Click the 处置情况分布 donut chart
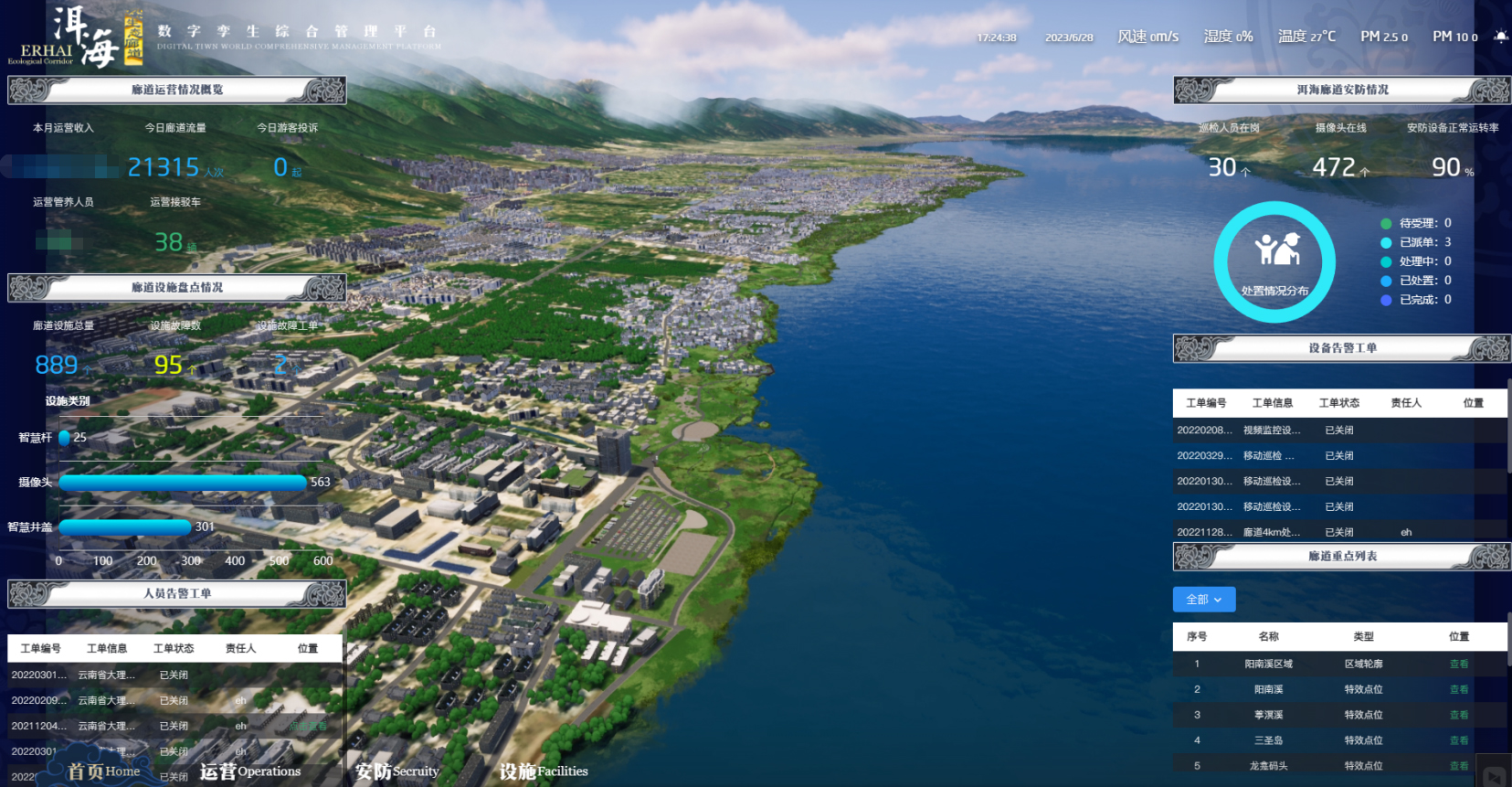This screenshot has height=787, width=1512. tap(1274, 262)
